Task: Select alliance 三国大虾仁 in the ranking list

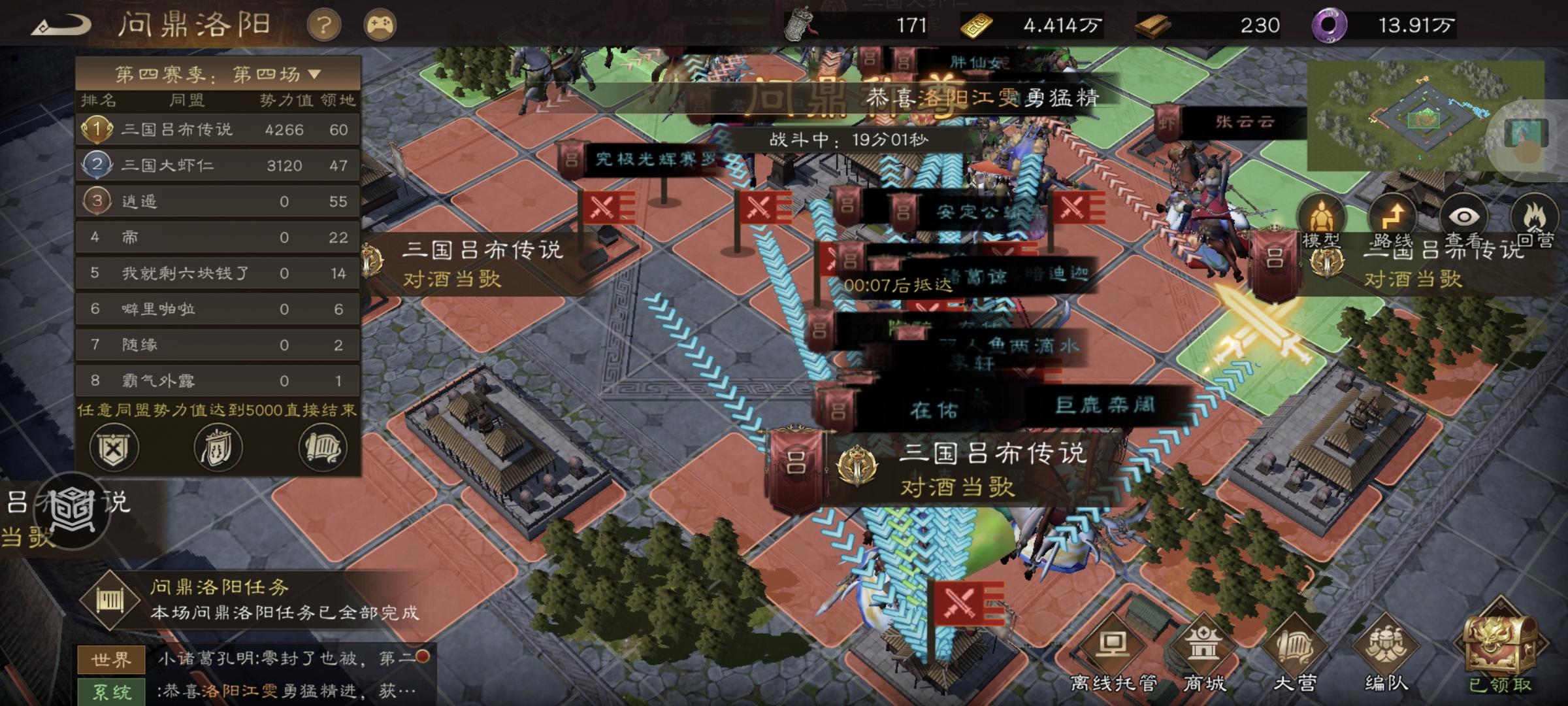Action: point(176,165)
